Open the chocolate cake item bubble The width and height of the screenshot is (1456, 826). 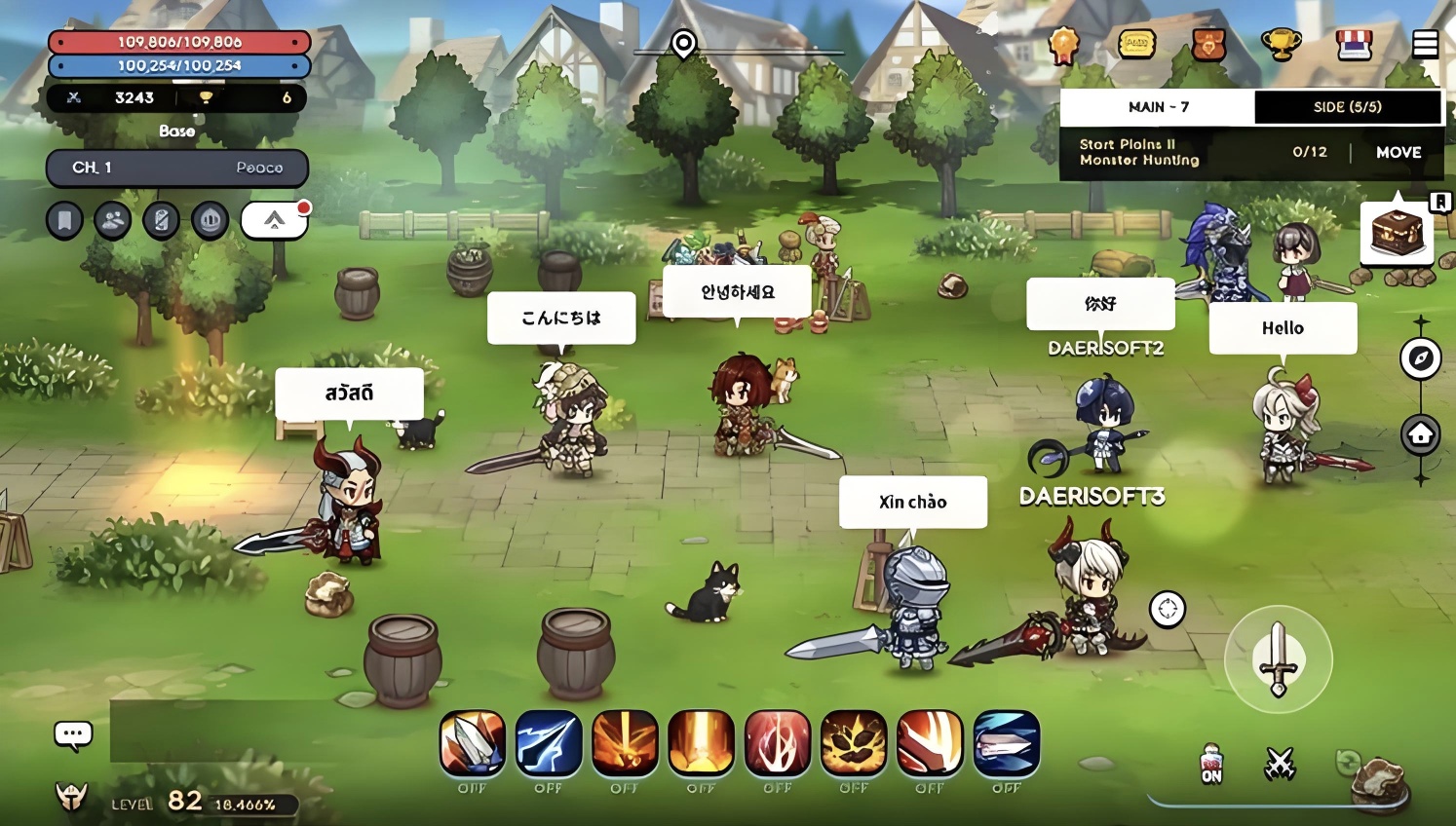click(x=1397, y=234)
